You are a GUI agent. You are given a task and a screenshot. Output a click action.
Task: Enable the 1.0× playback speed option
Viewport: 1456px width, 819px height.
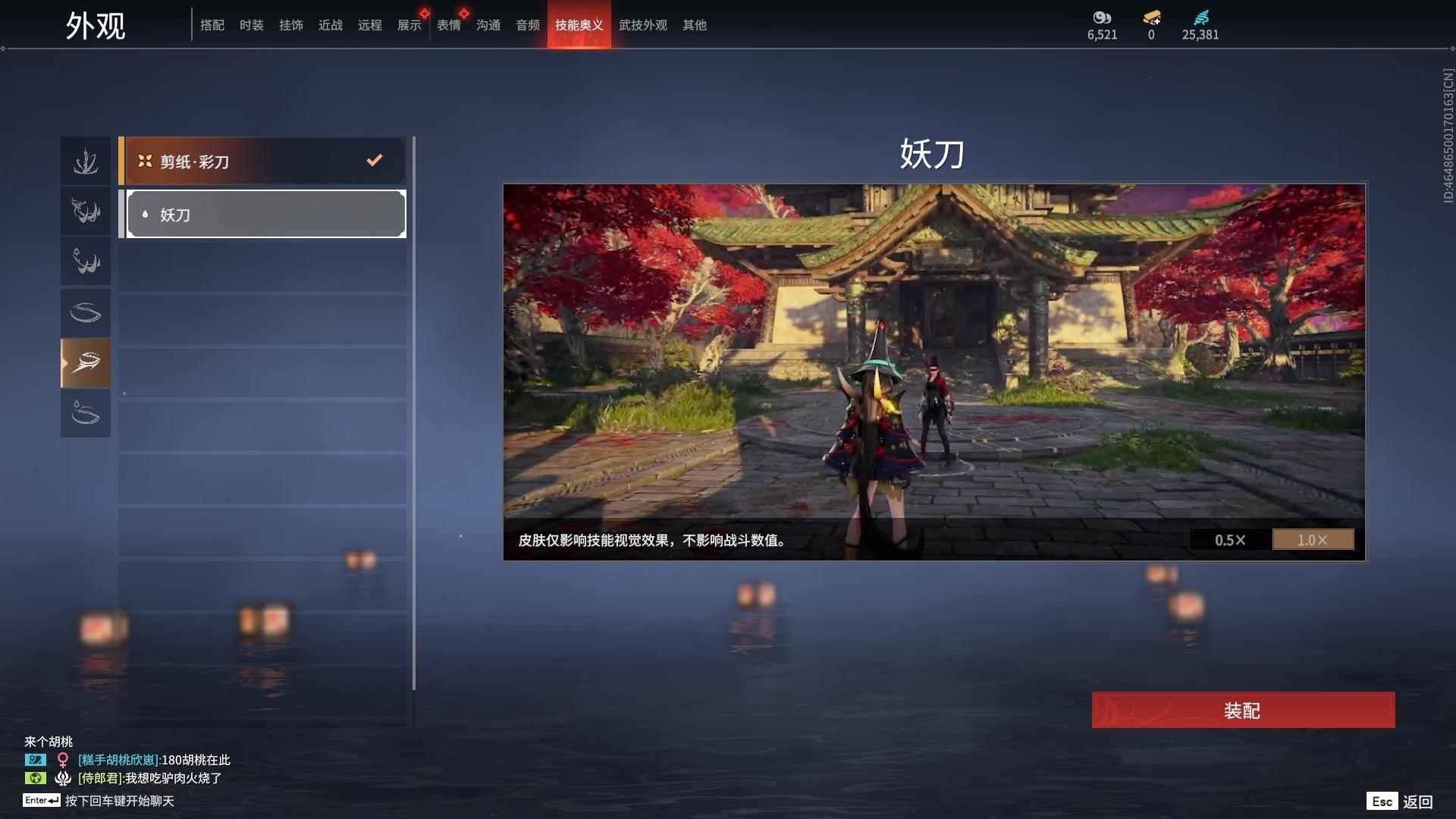1313,540
